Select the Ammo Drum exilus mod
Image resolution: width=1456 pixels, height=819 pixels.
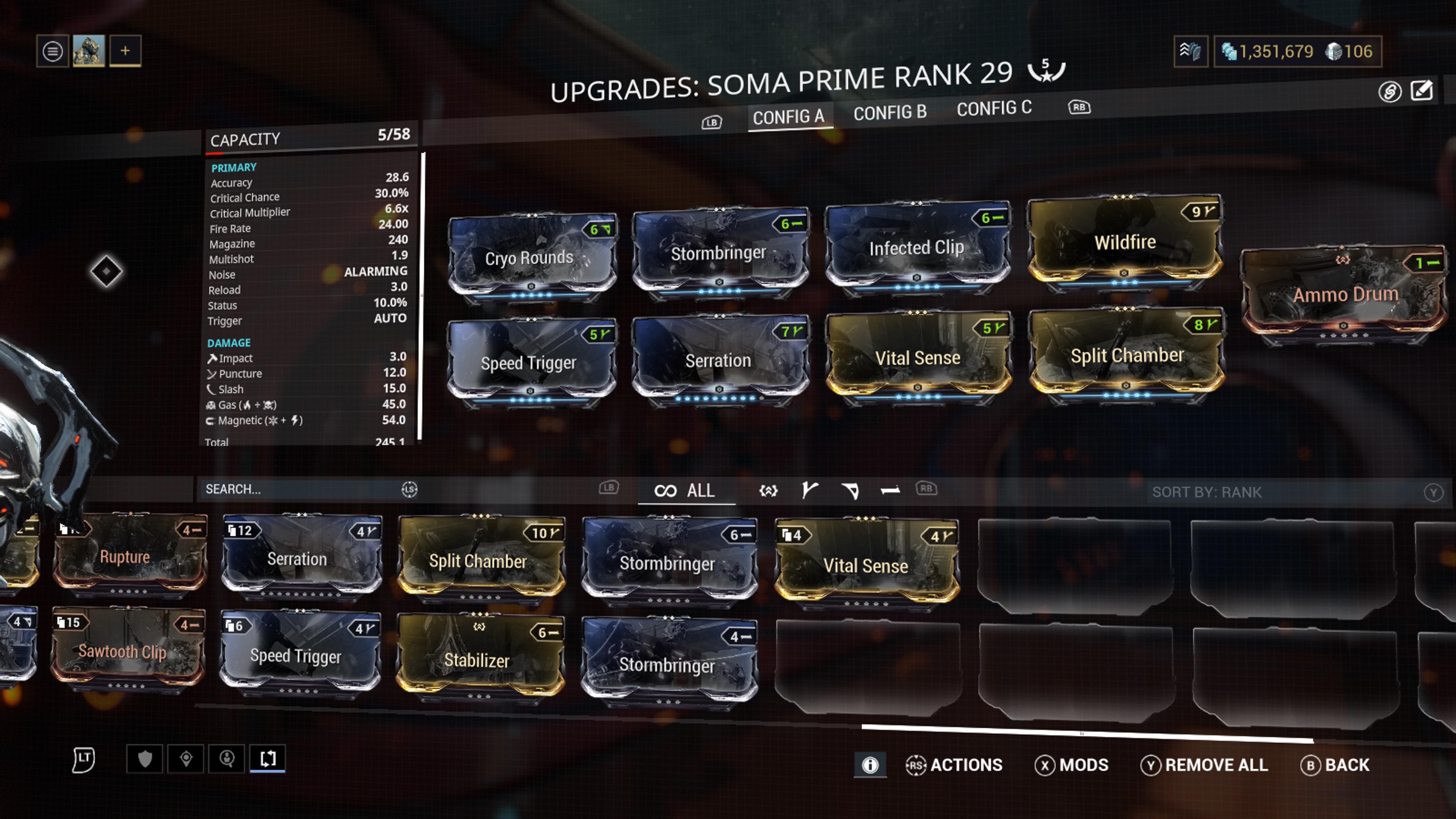[1345, 295]
